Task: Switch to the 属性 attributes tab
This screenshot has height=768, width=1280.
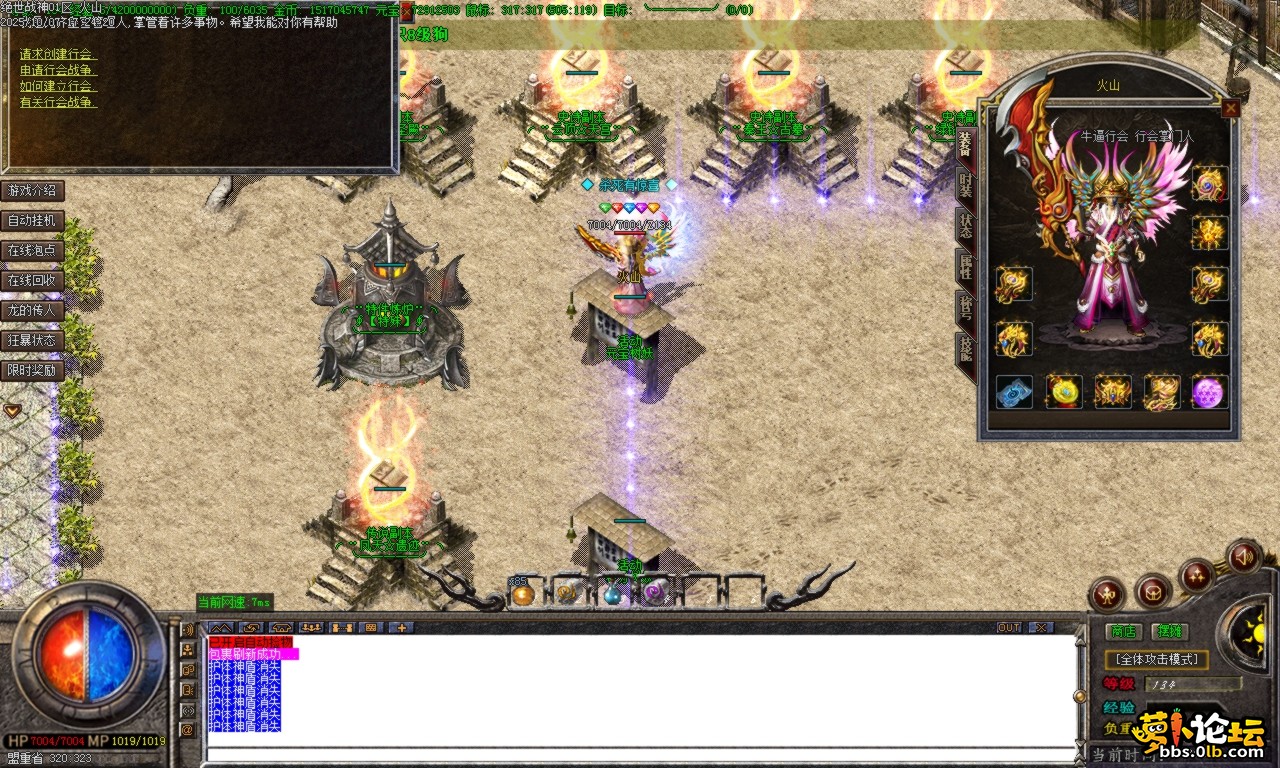Action: [965, 268]
